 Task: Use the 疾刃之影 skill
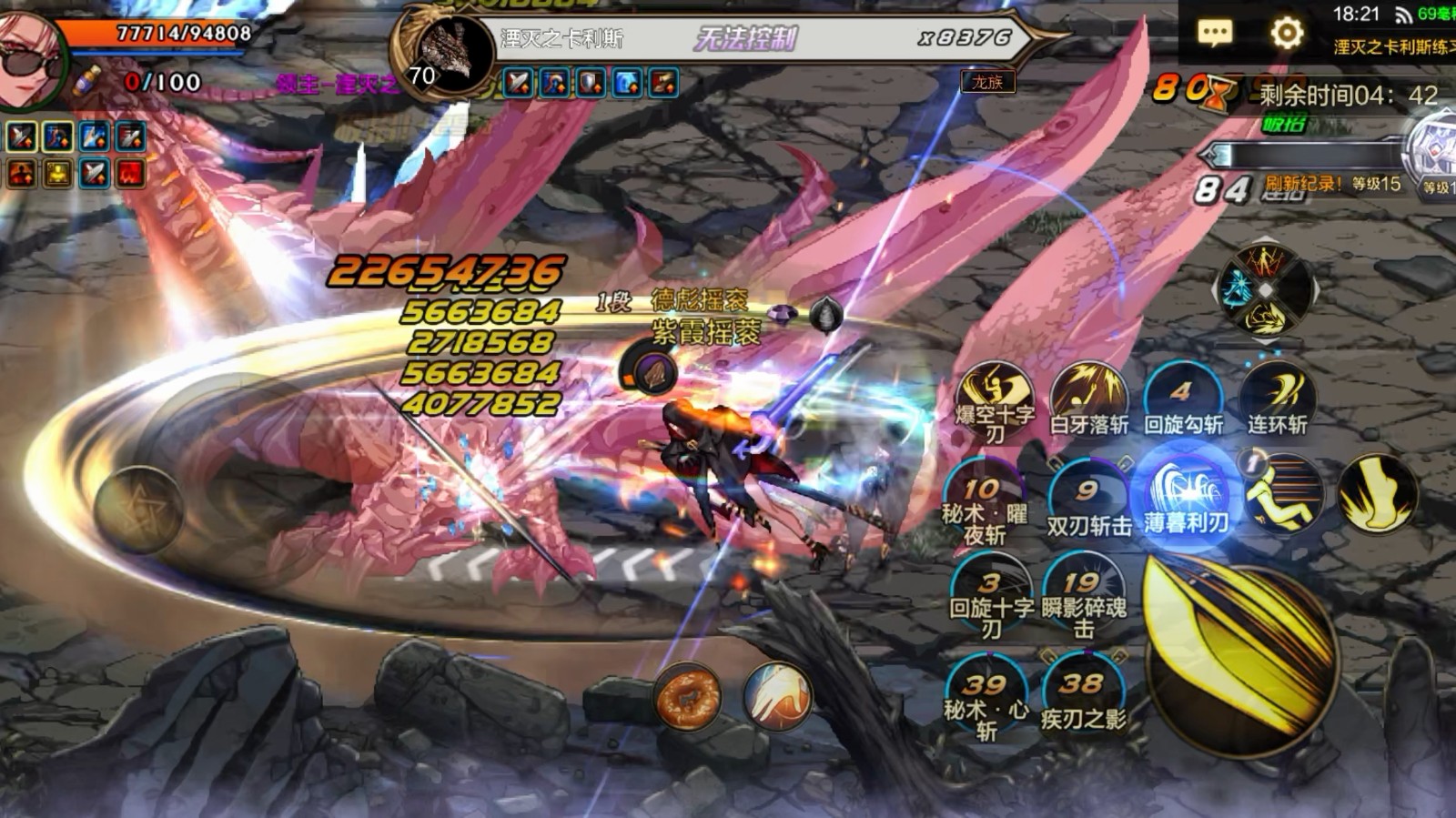coord(1083,696)
